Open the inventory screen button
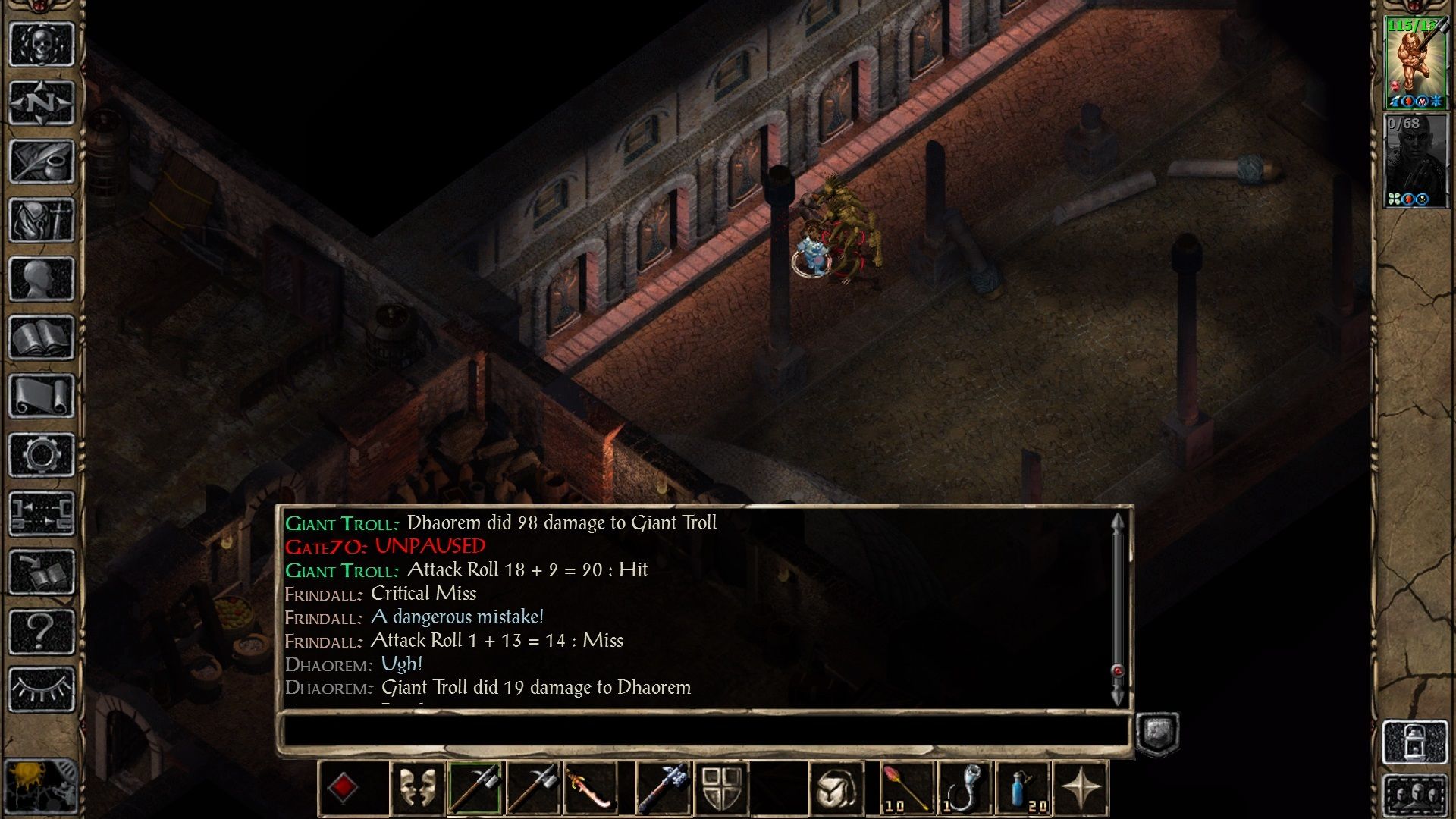This screenshot has width=1456, height=819. coord(42,220)
